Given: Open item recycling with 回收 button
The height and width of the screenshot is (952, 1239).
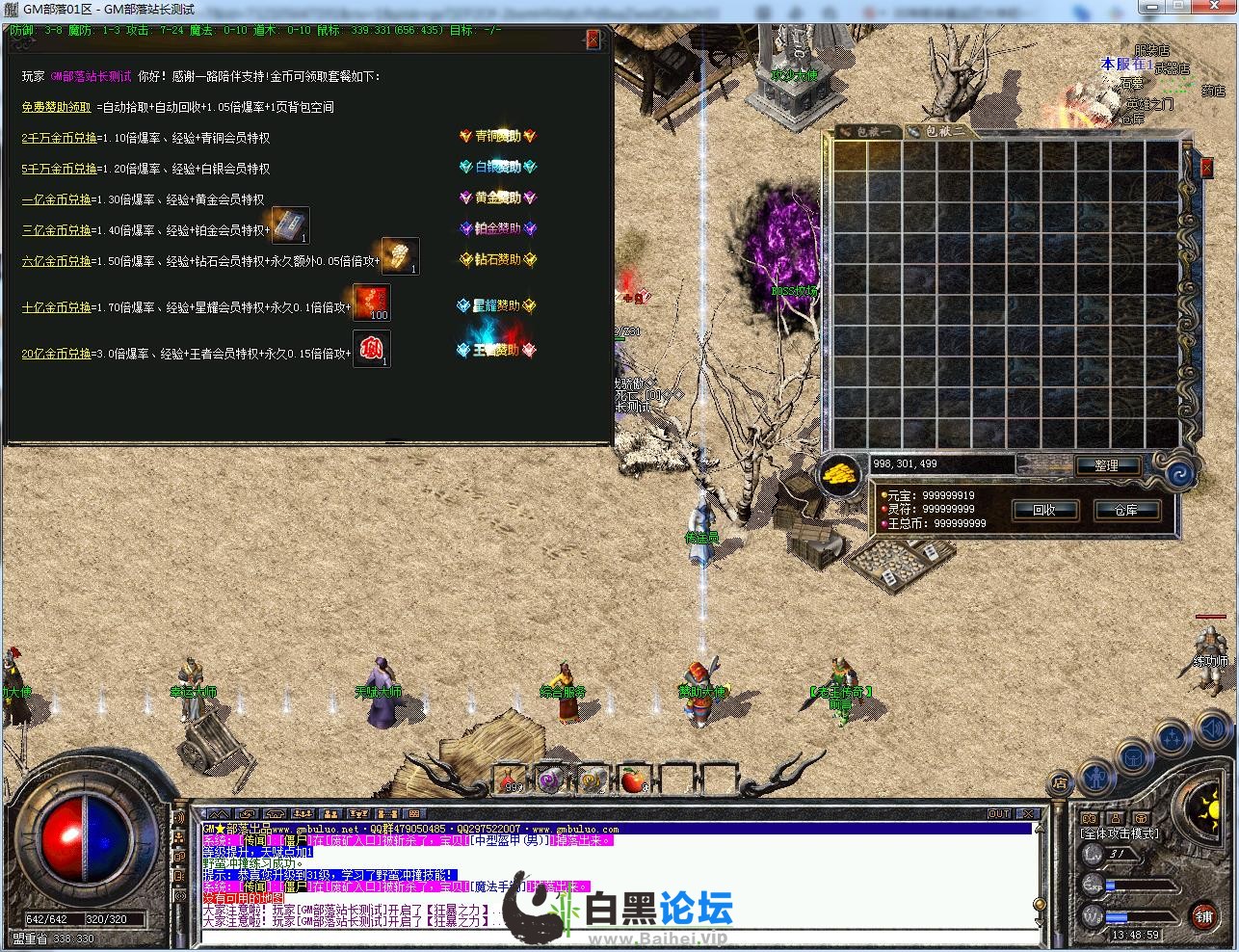Looking at the screenshot, I should [1044, 510].
